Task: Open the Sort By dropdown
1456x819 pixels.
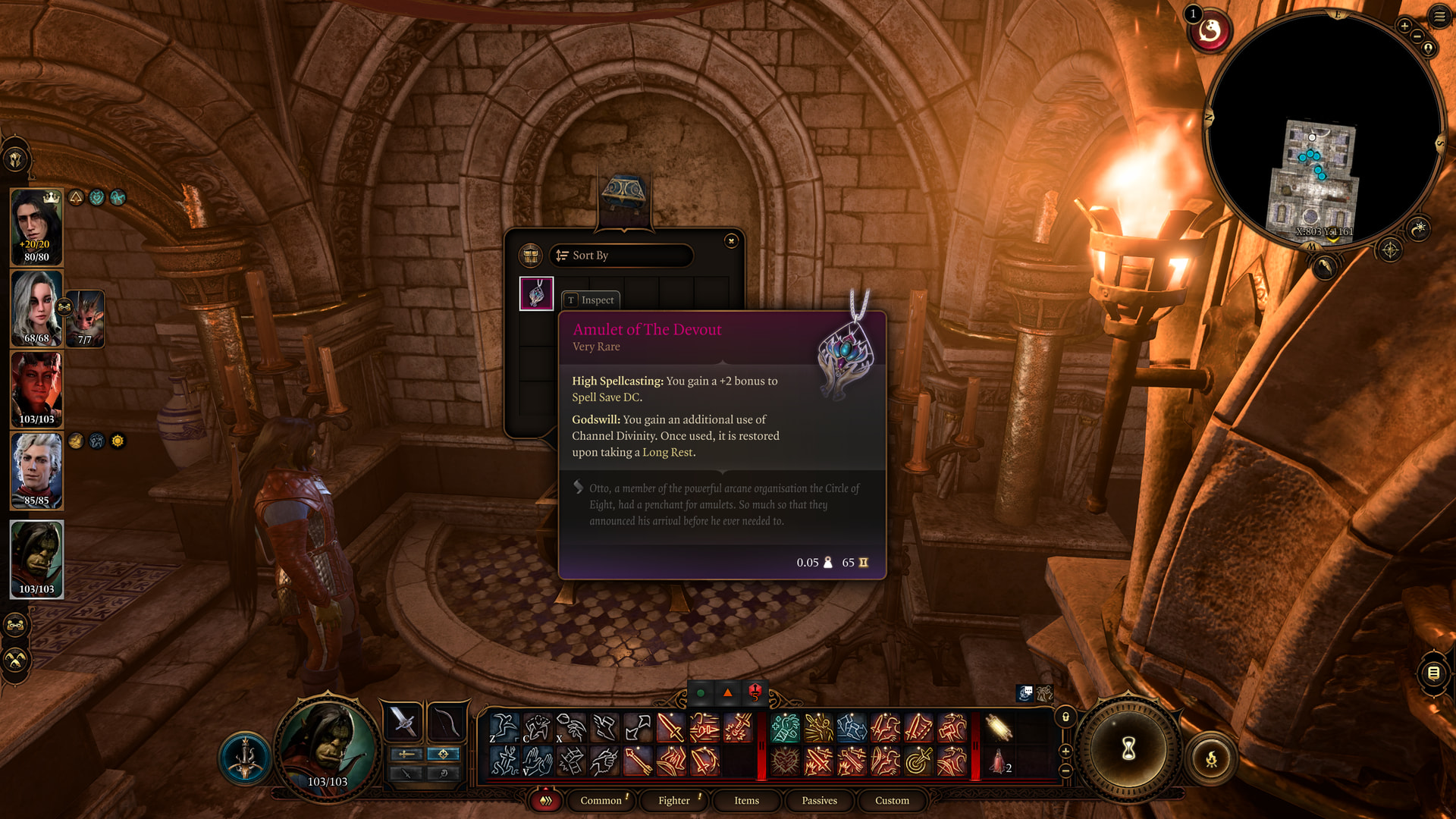Action: point(621,256)
